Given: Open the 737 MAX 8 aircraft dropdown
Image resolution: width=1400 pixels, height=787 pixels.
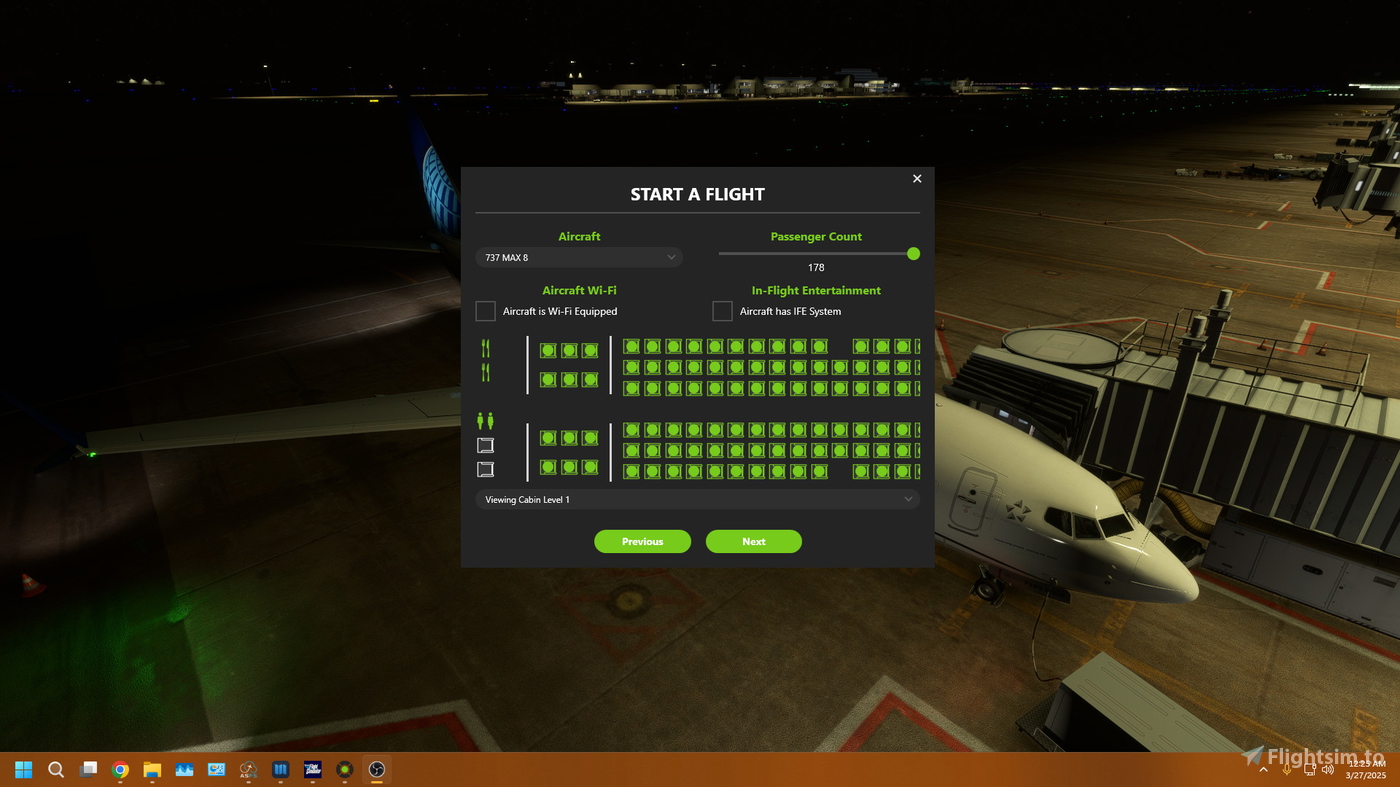Looking at the screenshot, I should pos(579,257).
